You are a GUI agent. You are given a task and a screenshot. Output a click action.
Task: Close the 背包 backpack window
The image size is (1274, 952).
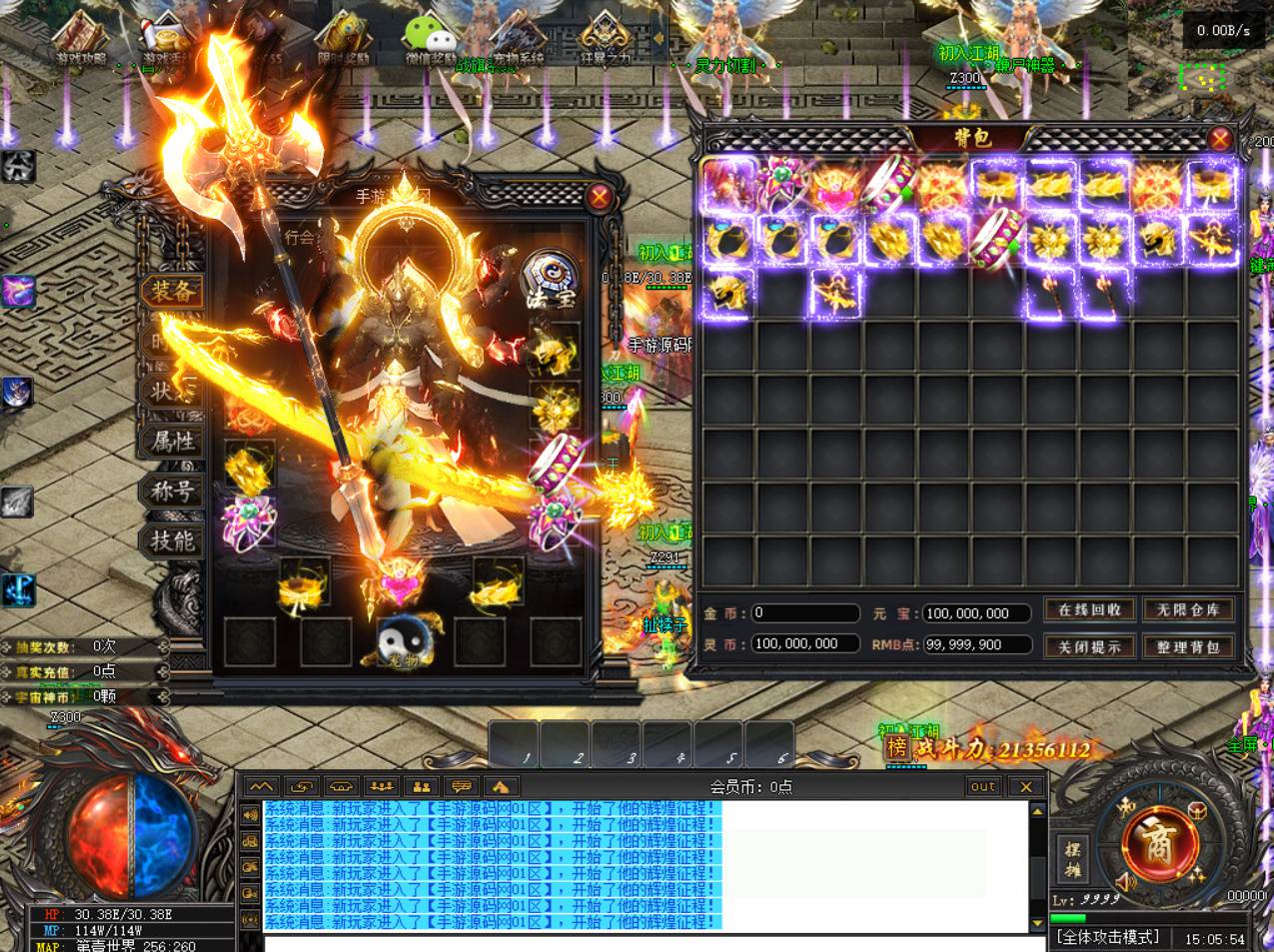point(1219,139)
